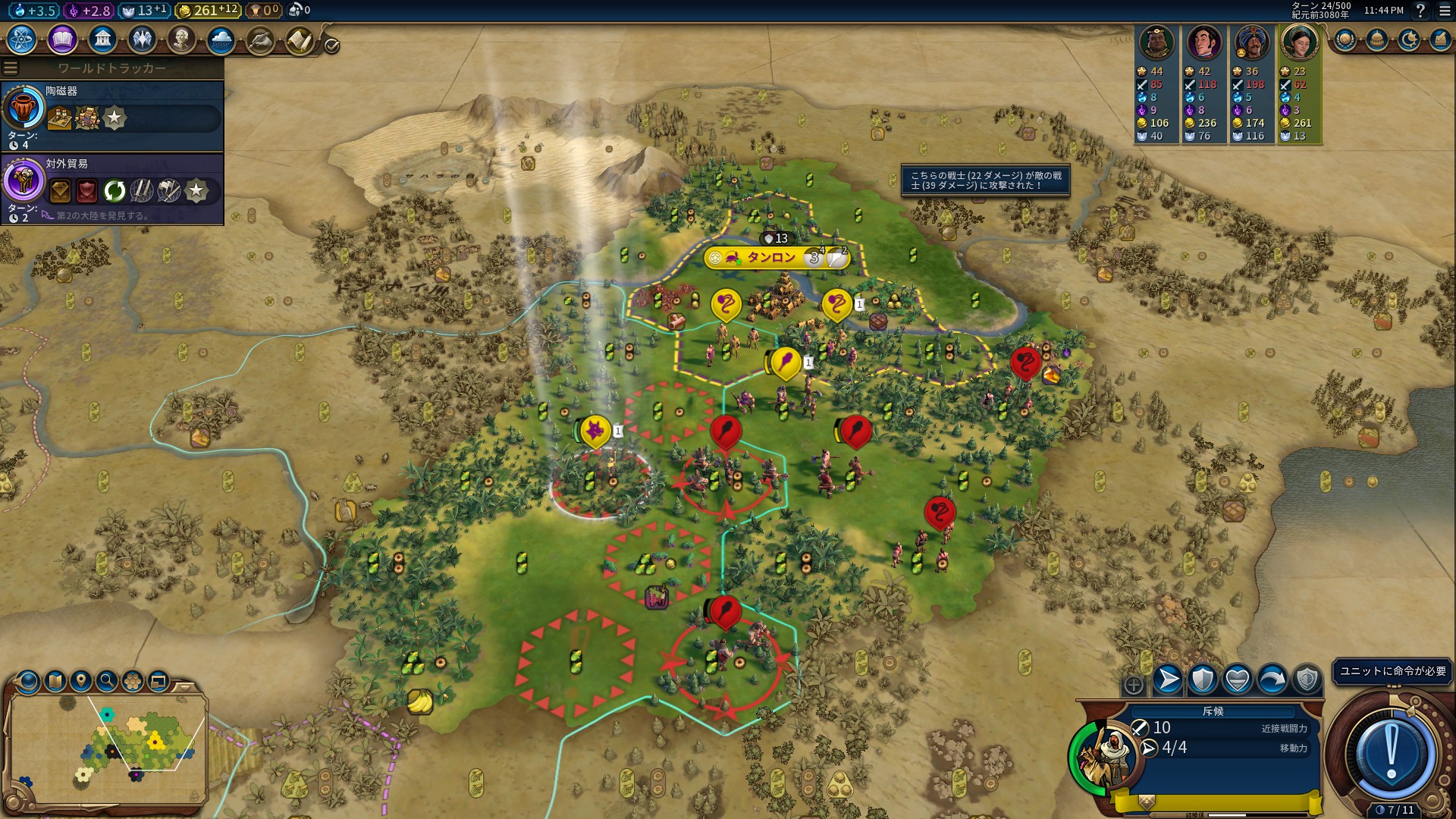Open the main menu at the top-right corner

[1445, 11]
